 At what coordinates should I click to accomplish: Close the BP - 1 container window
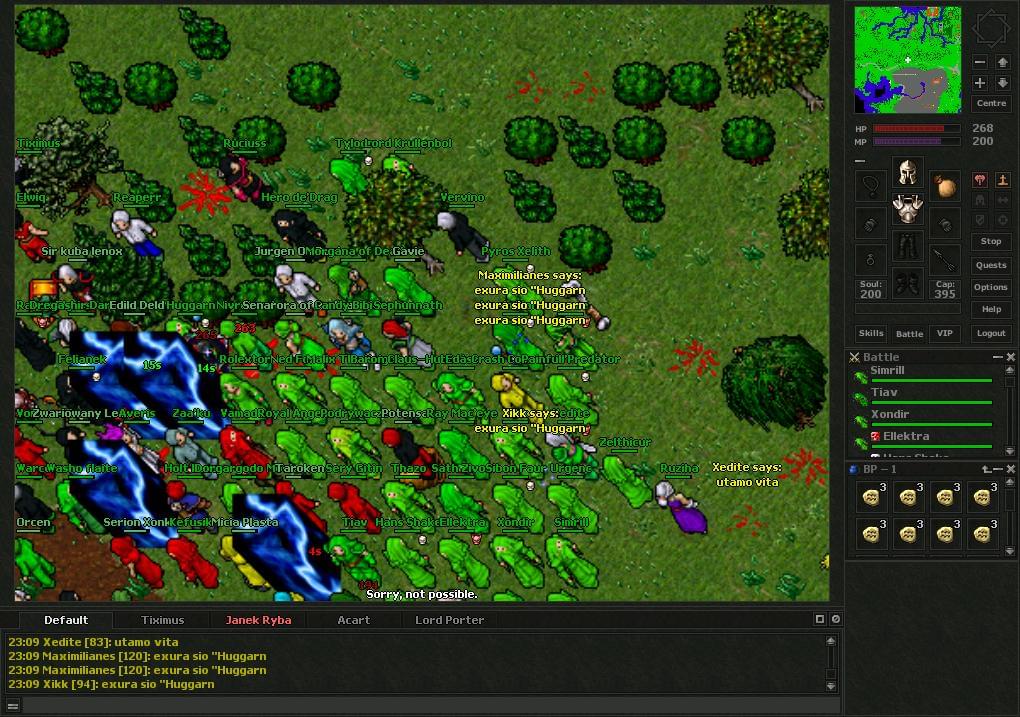[1010, 469]
